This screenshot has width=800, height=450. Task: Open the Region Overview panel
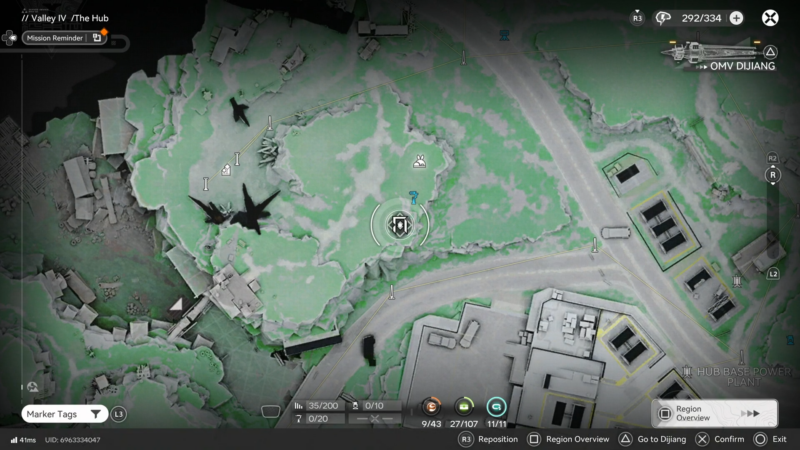click(714, 412)
